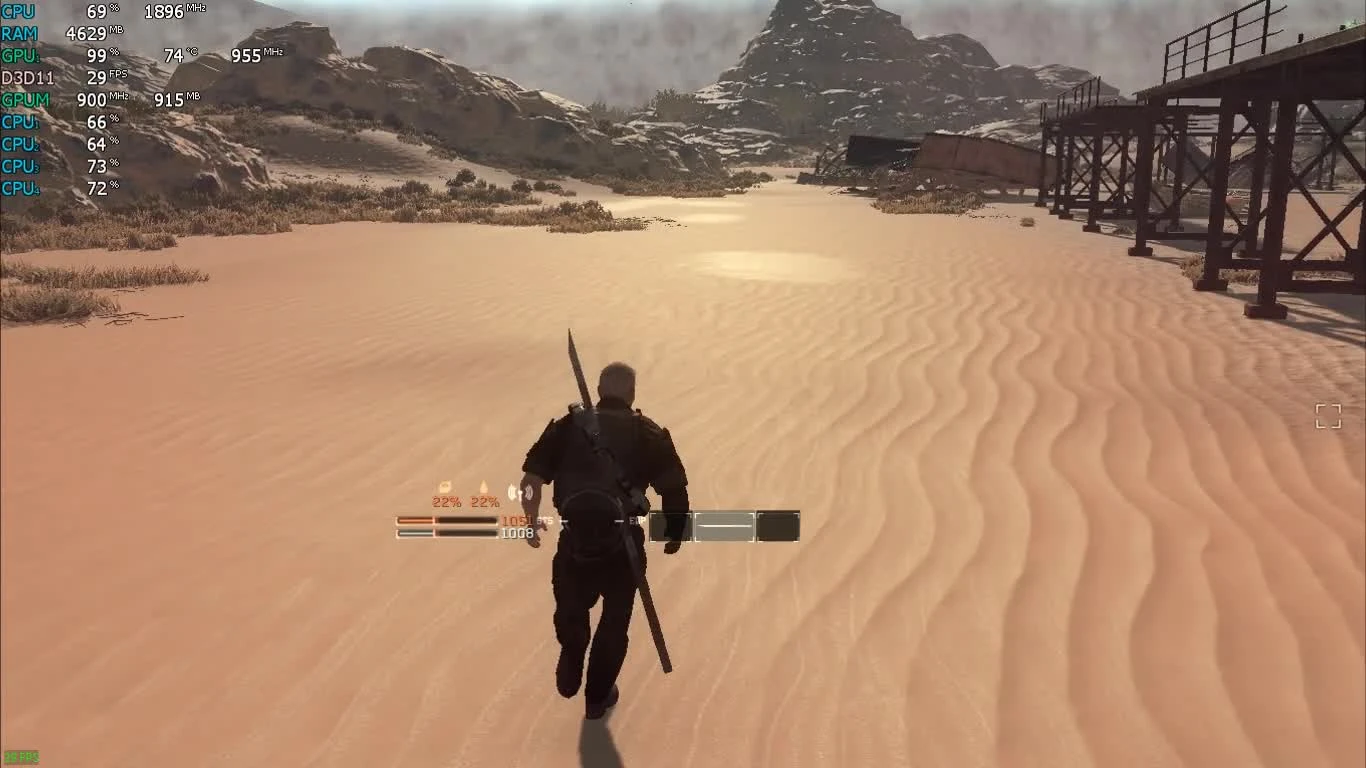Toggle the D3D11 FPS readout overlay line
The width and height of the screenshot is (1366, 768).
pos(30,77)
